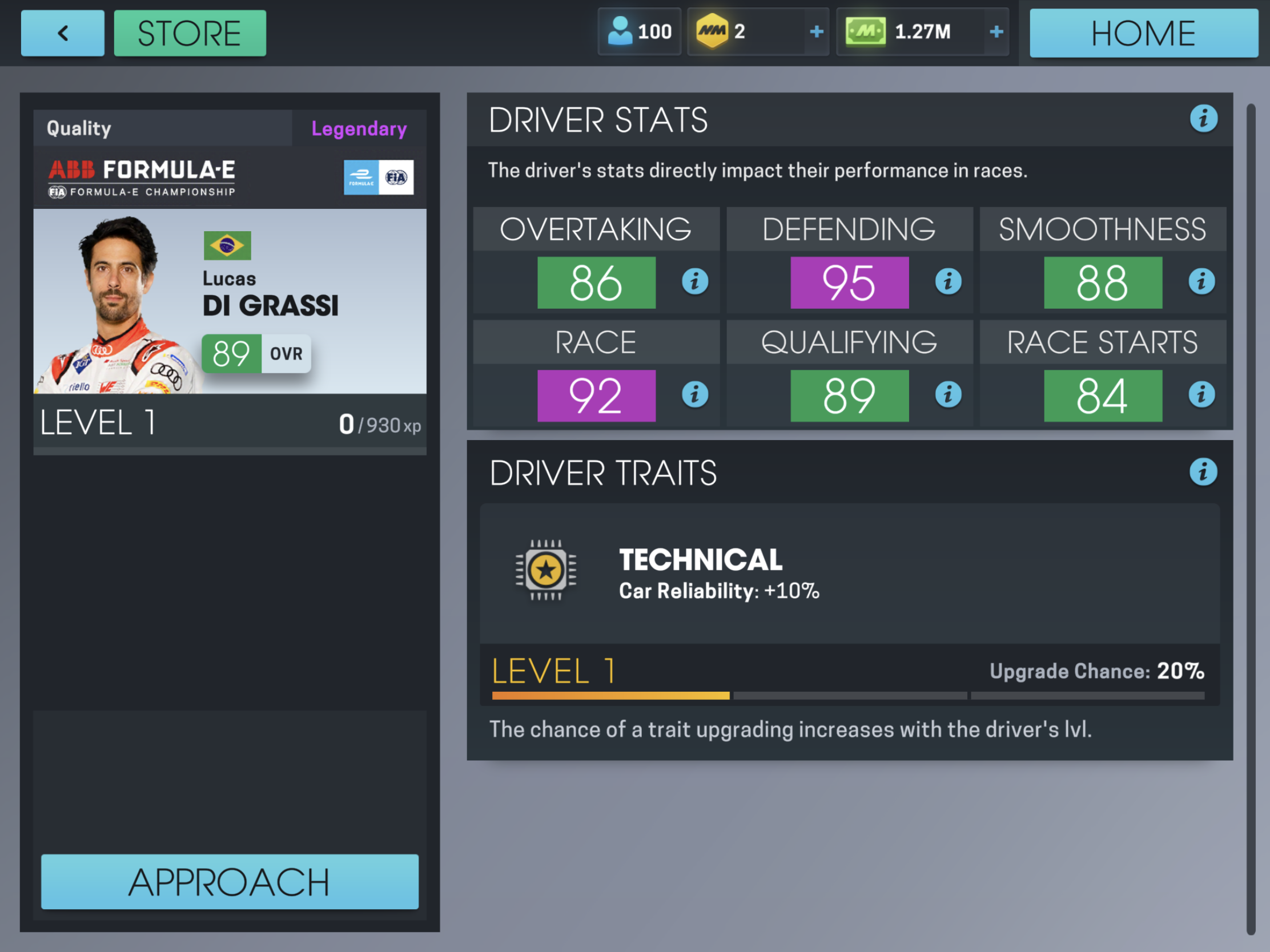Open the Driver Stats info icon

point(1205,119)
